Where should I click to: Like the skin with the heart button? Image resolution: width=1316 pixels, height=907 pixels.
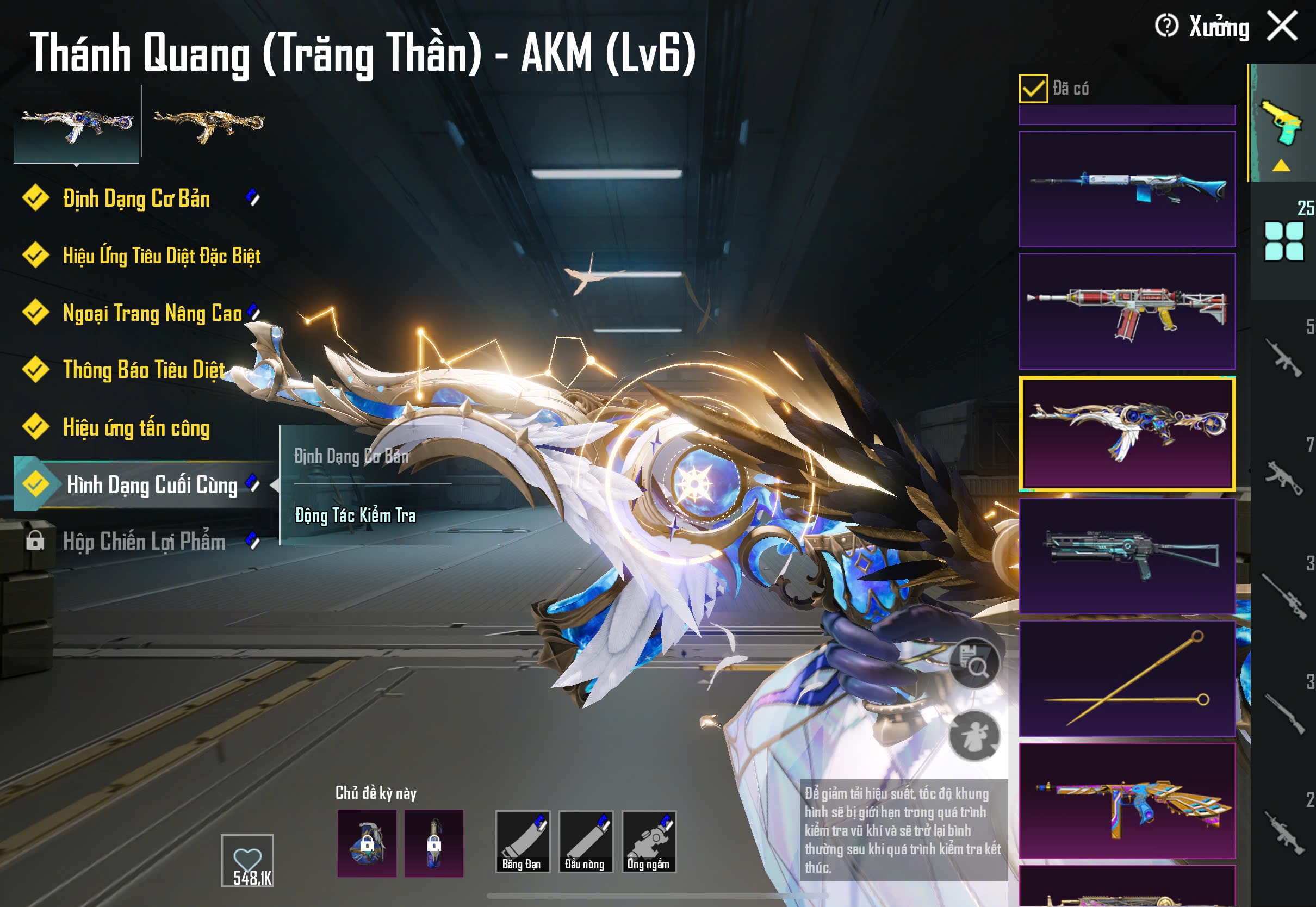click(247, 860)
